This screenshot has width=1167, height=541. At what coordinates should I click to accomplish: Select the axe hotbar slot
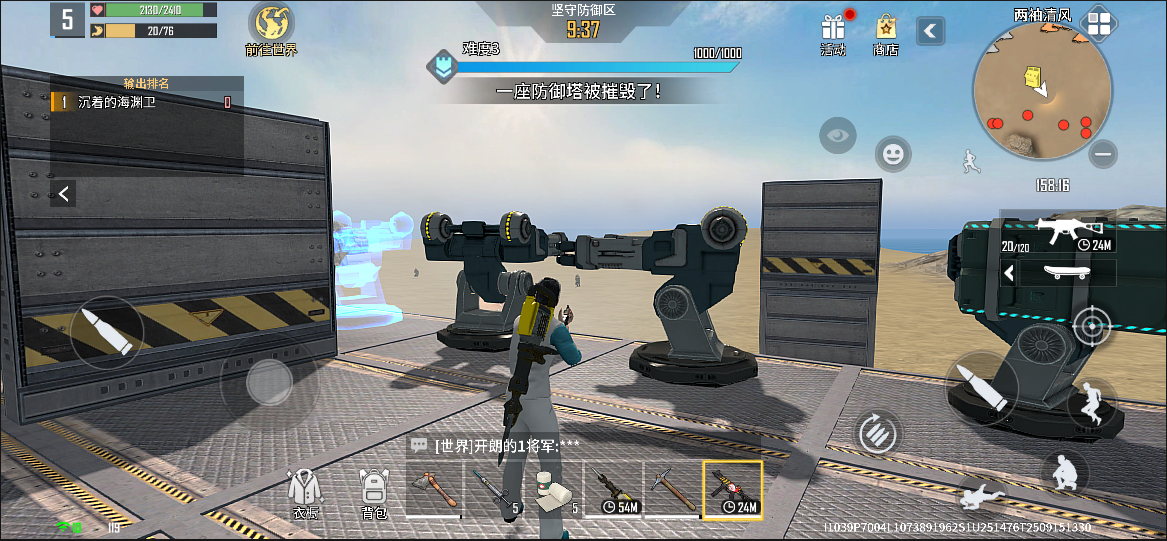tap(435, 489)
